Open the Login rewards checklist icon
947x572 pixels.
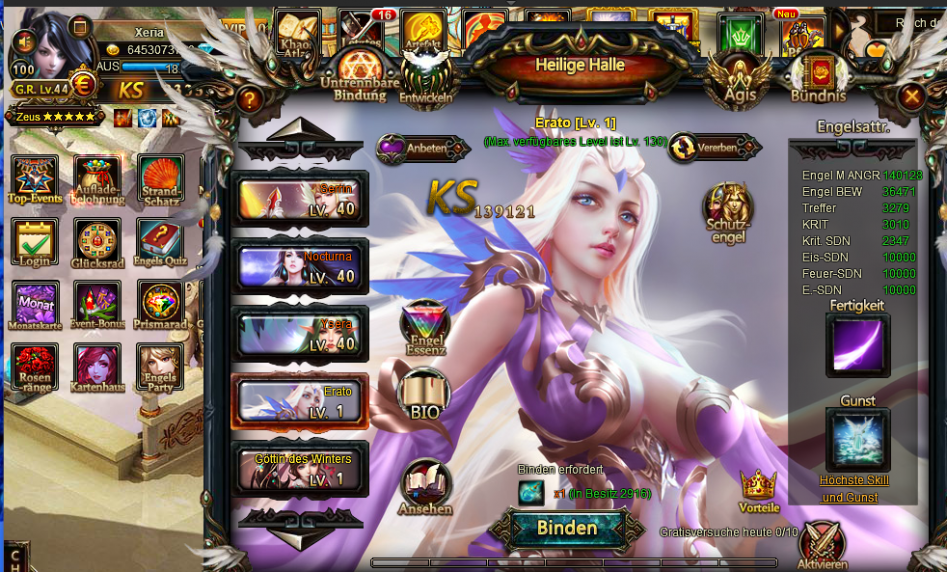pos(35,244)
